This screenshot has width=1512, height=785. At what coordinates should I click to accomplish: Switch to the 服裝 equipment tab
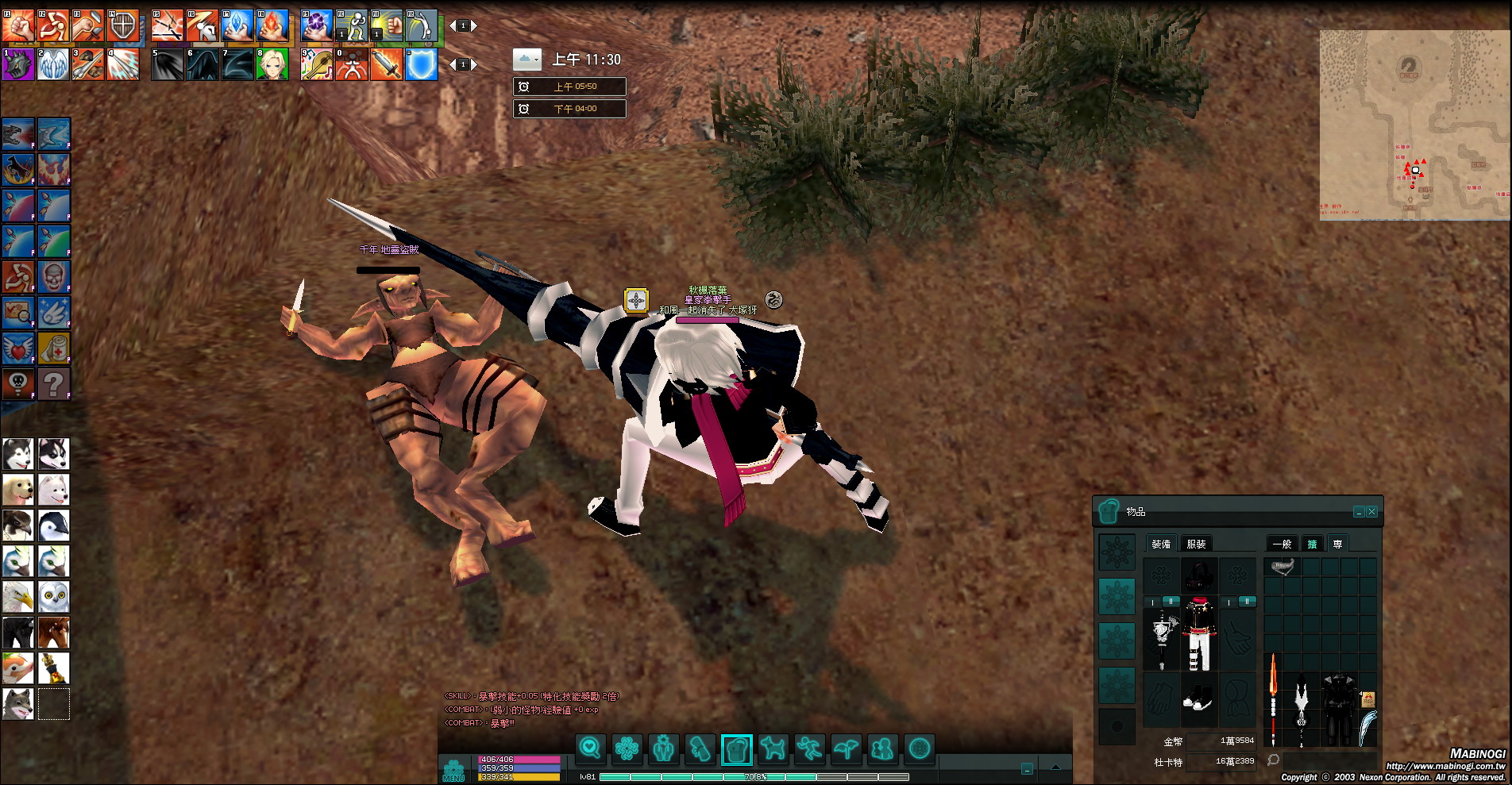(x=1196, y=544)
